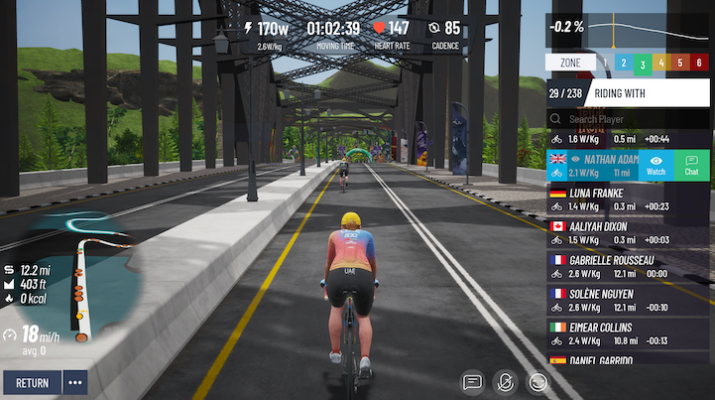Chat with the selected rider

point(691,165)
